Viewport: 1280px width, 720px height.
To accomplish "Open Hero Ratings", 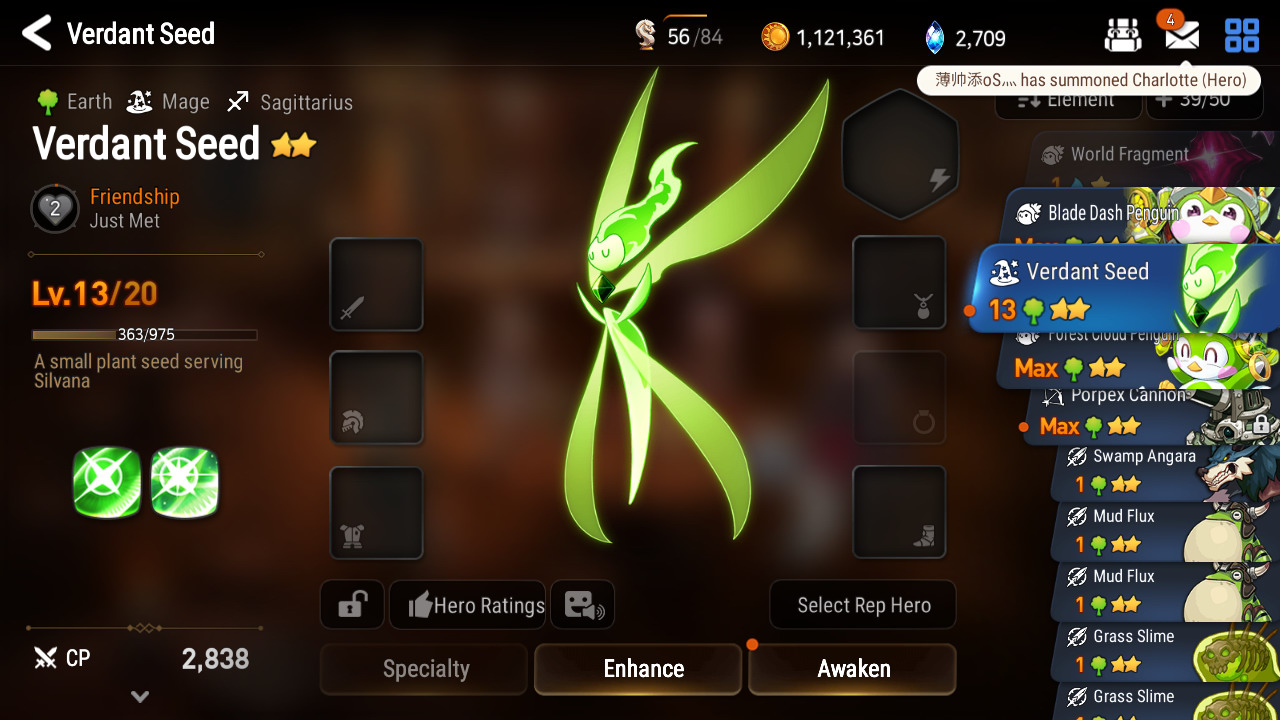I will tap(468, 605).
